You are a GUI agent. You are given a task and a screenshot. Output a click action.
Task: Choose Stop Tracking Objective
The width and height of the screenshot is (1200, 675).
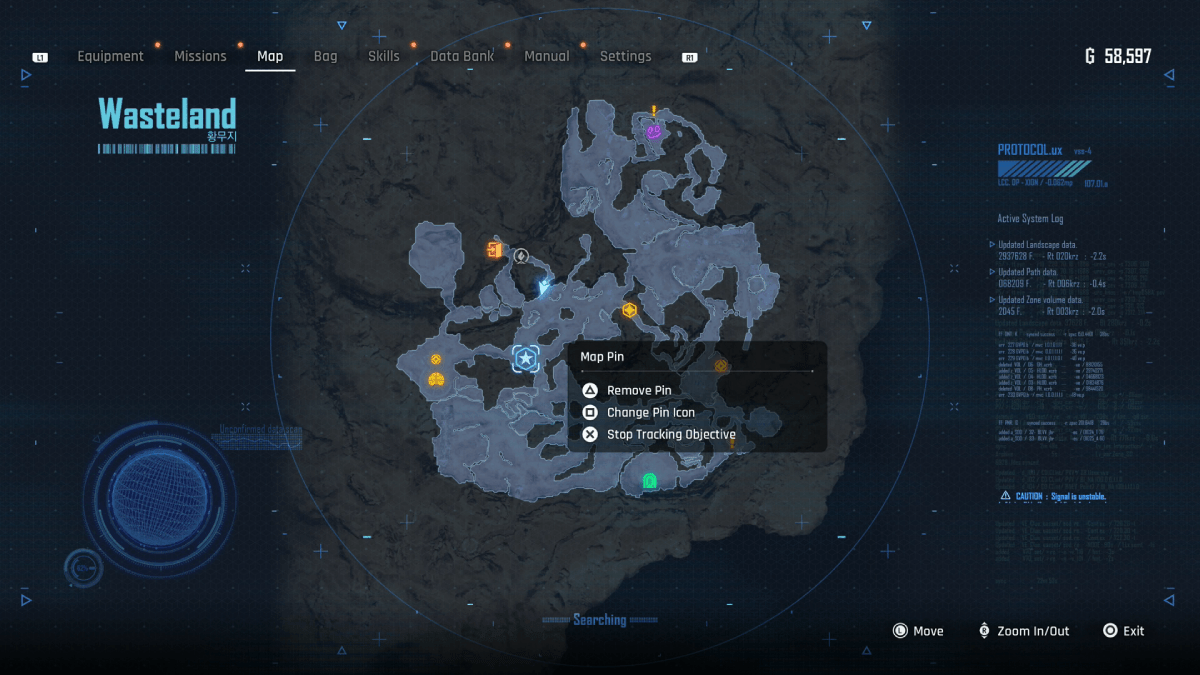(x=670, y=434)
